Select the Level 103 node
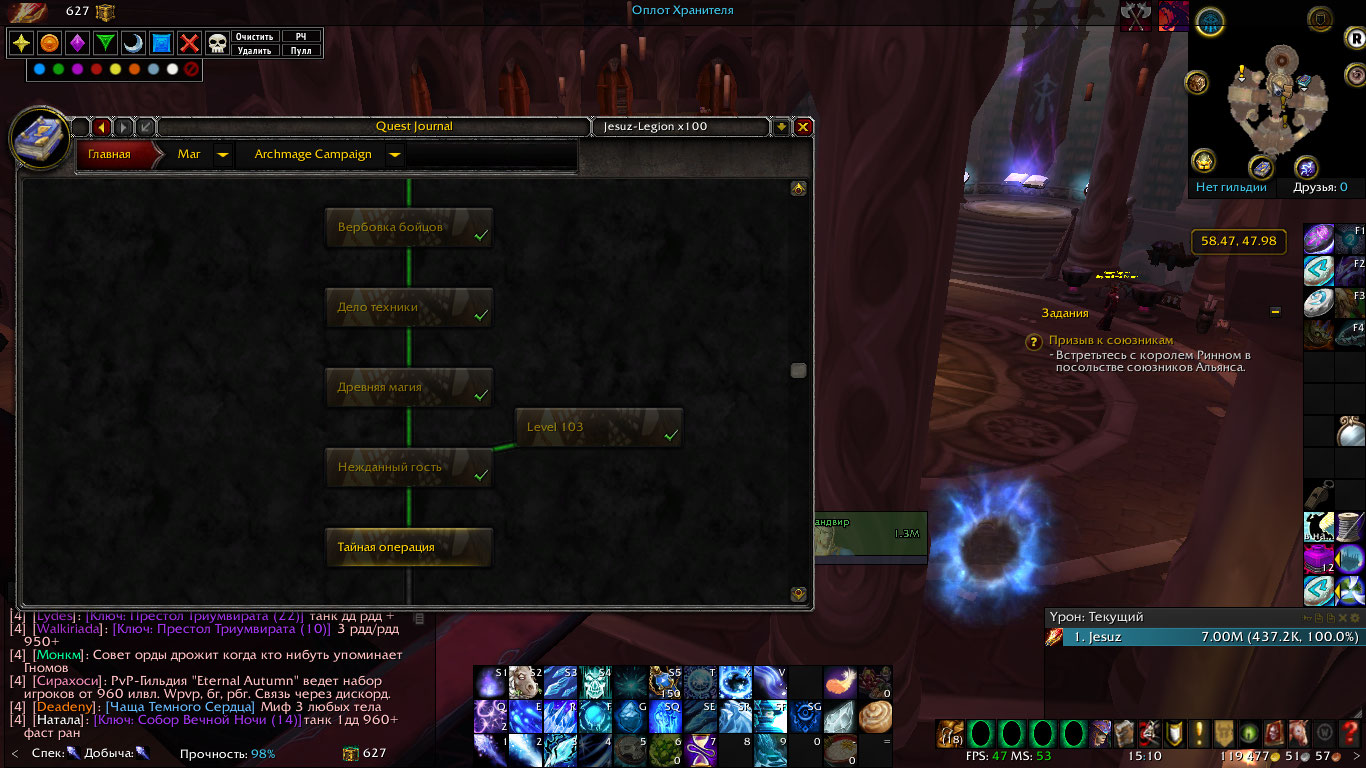Image resolution: width=1366 pixels, height=768 pixels. 599,427
